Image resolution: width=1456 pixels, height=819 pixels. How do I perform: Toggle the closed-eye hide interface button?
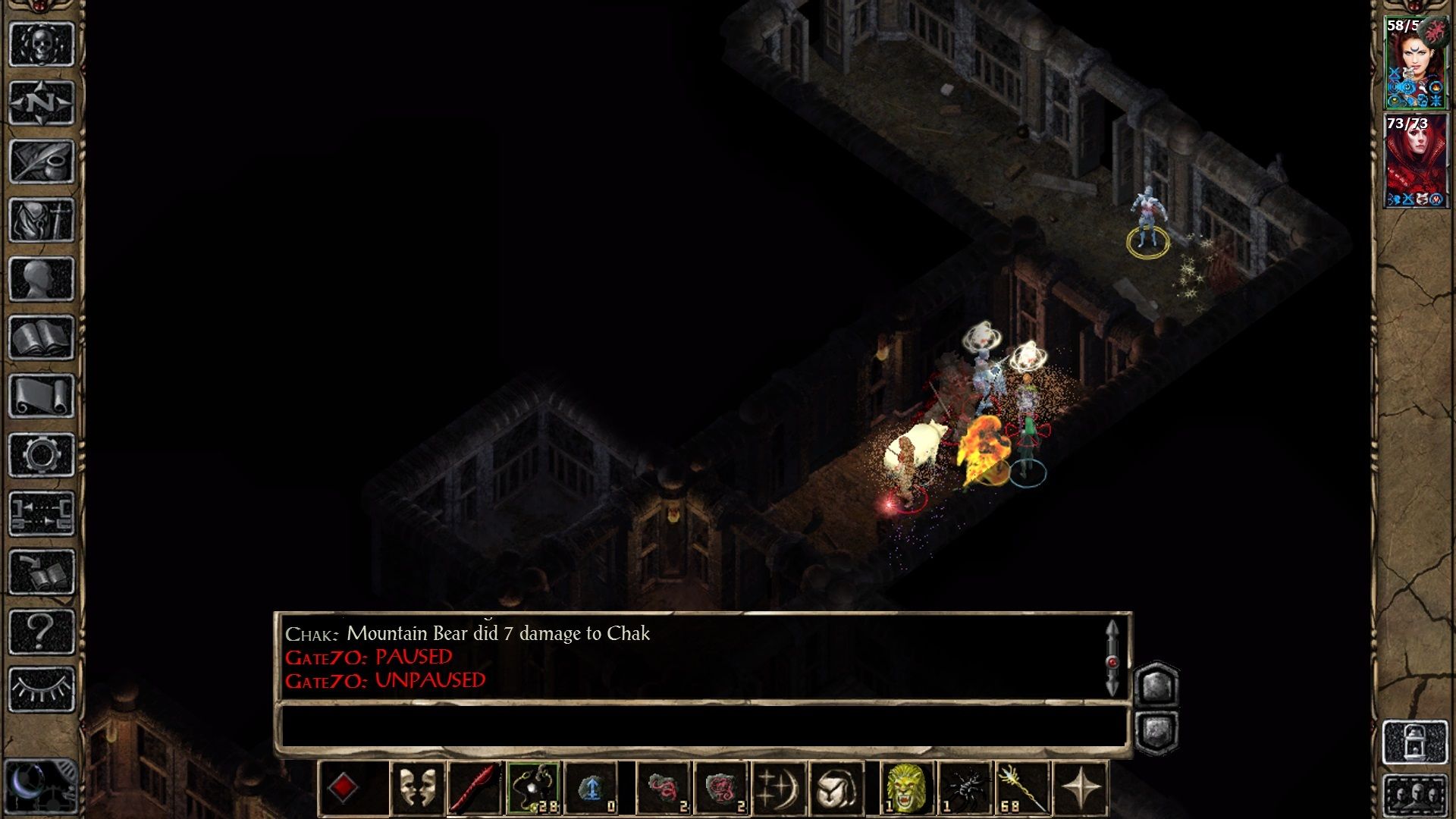point(42,689)
